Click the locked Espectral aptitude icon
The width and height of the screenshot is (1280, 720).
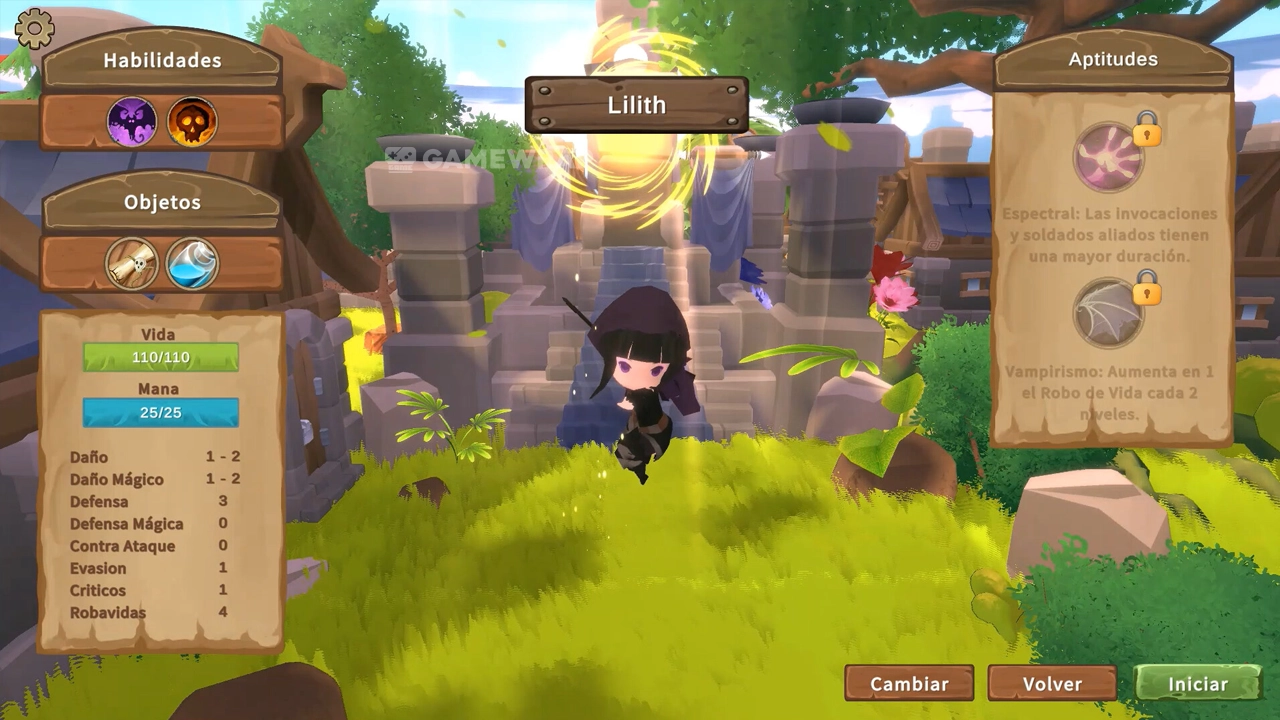click(x=1109, y=157)
